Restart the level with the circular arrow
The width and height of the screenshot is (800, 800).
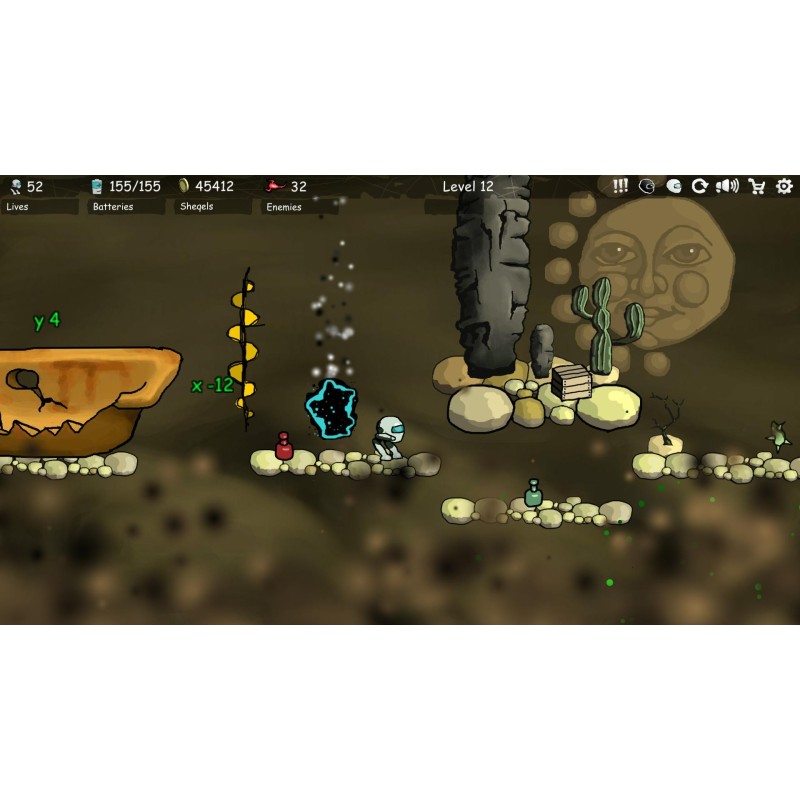[x=700, y=186]
